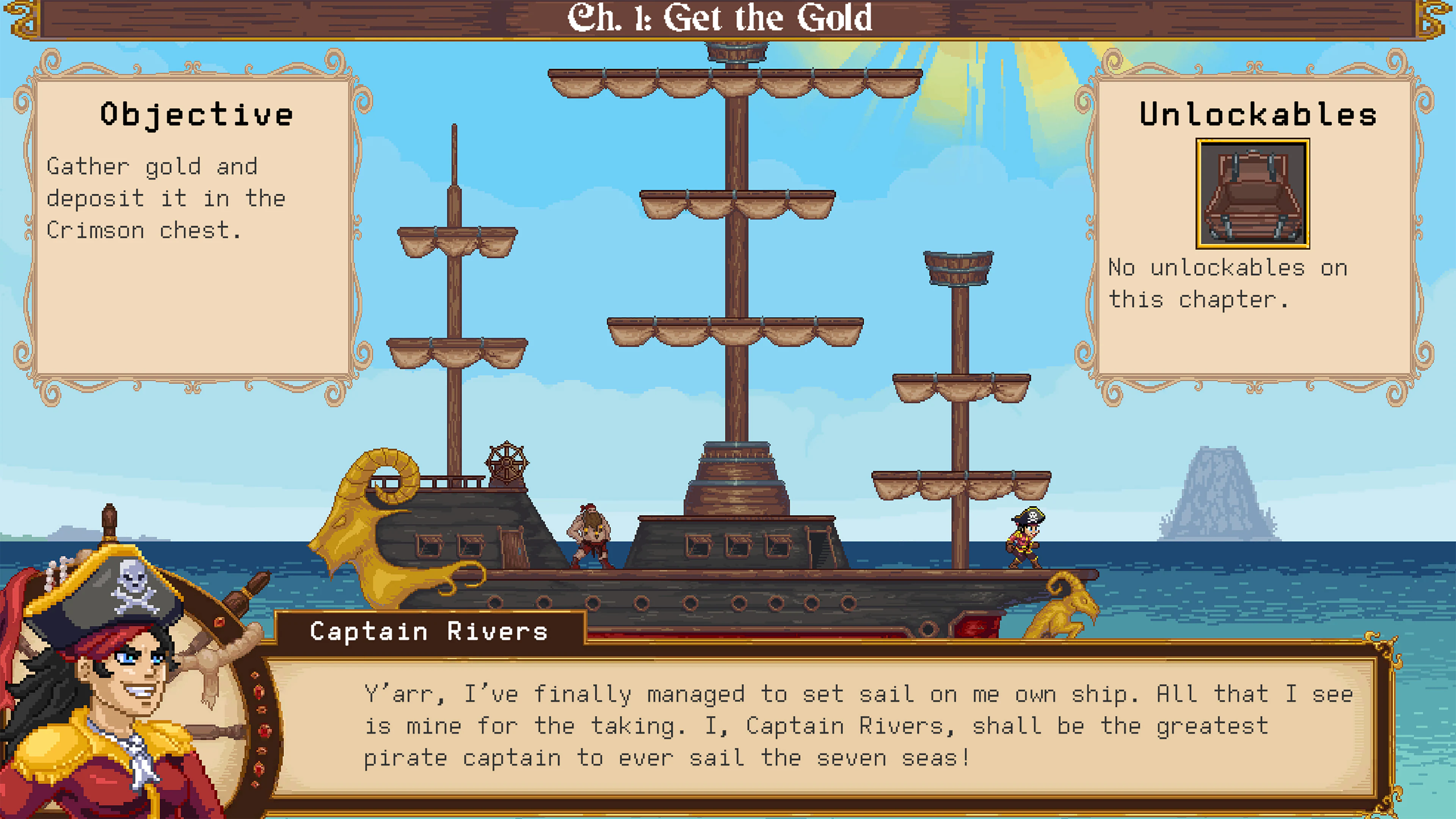
Task: Select the Captain Rivers nameplate
Action: (x=427, y=631)
